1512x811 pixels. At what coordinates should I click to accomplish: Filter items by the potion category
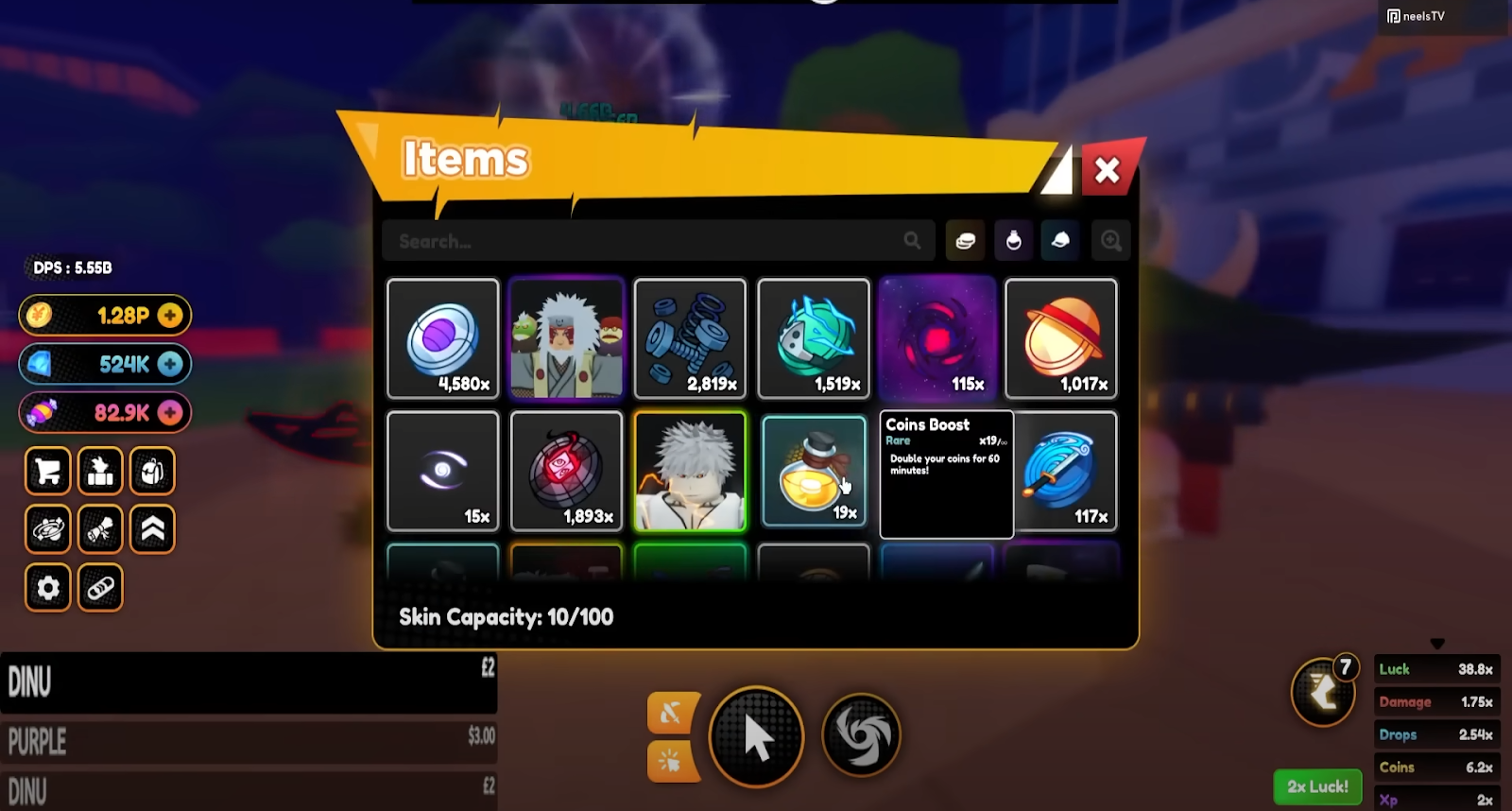click(x=1013, y=241)
